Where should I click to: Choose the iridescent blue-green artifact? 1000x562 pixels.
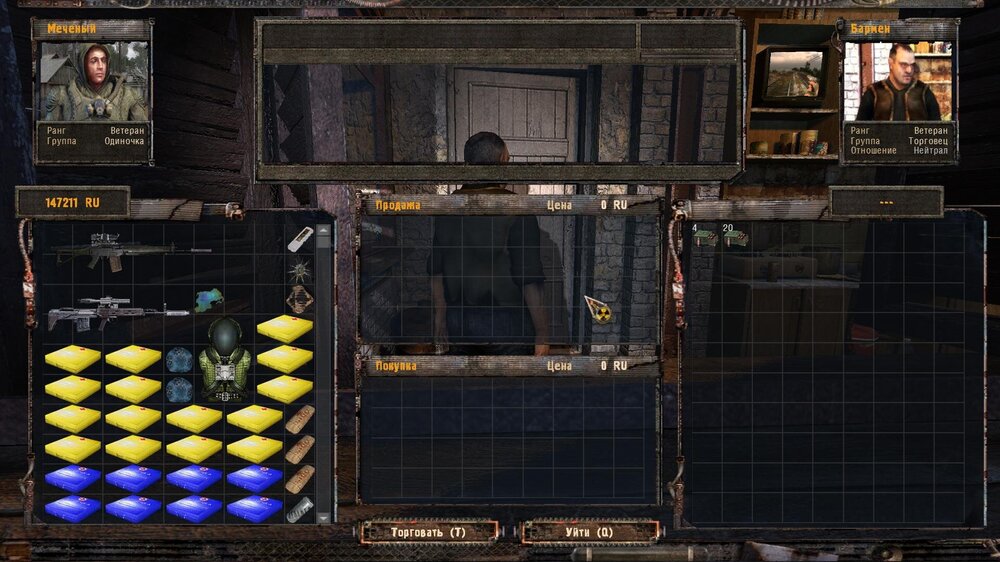209,299
